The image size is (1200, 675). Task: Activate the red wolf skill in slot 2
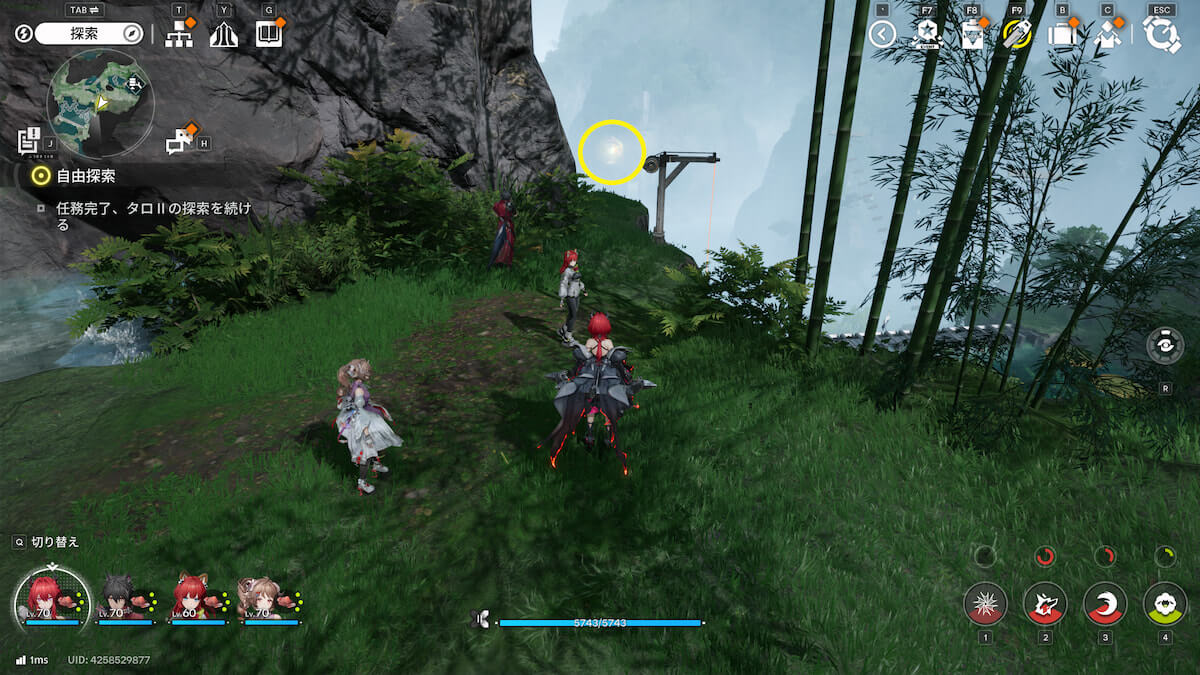point(1045,604)
